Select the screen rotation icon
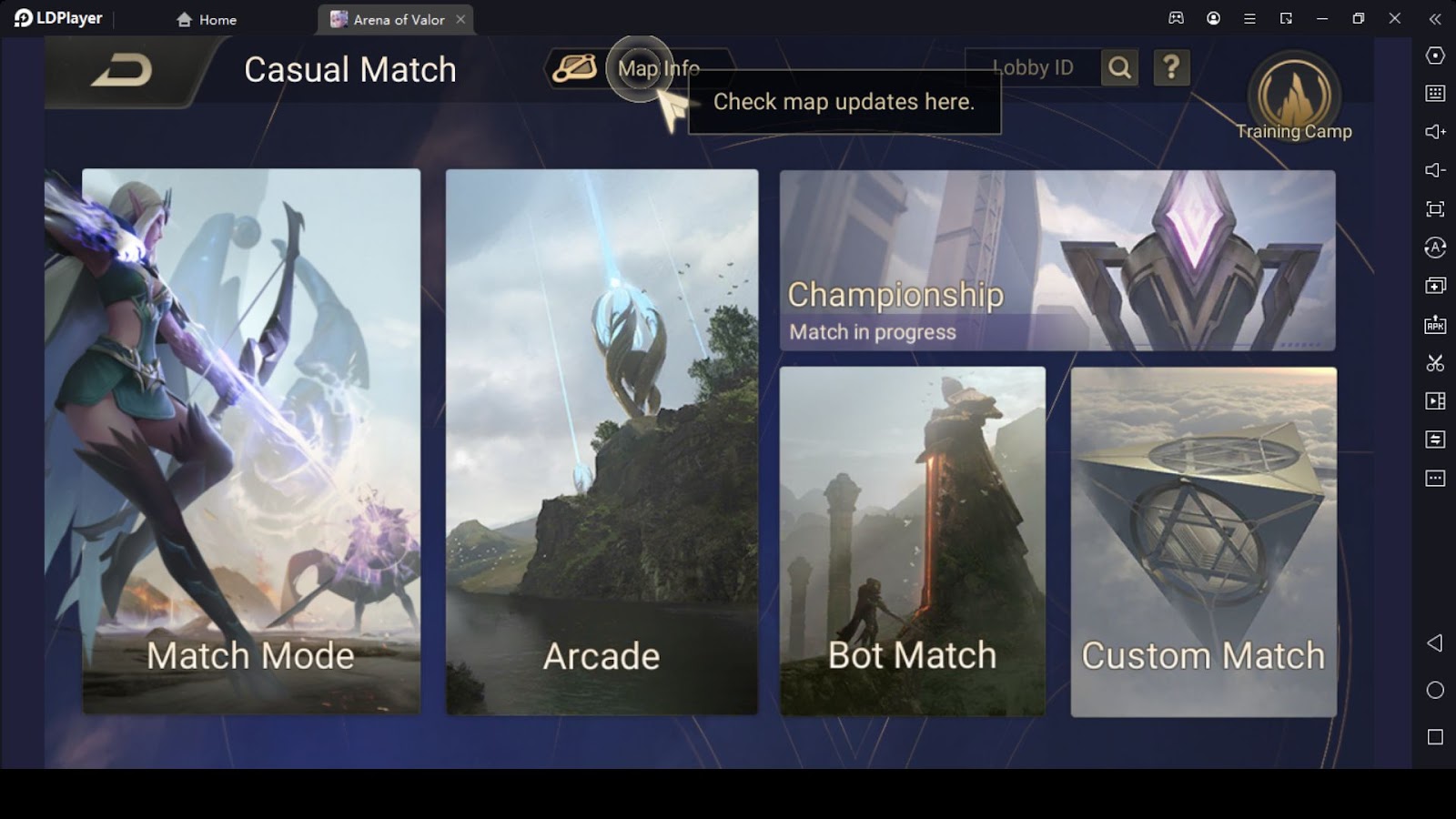Screen dimensions: 1456x819 (x=1434, y=247)
